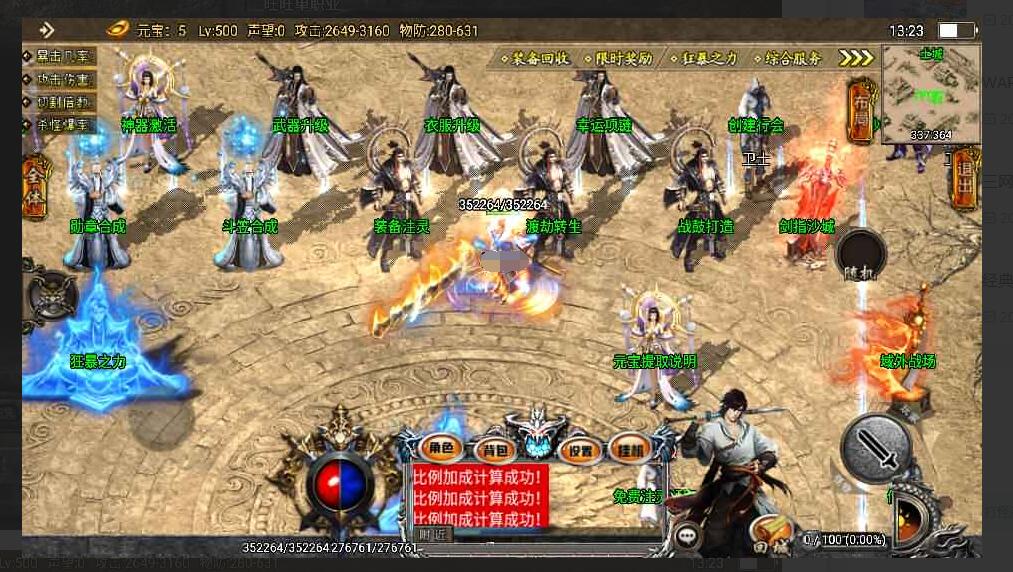This screenshot has width=1013, height=572.
Task: Click the 退出 exit button
Action: 965,180
